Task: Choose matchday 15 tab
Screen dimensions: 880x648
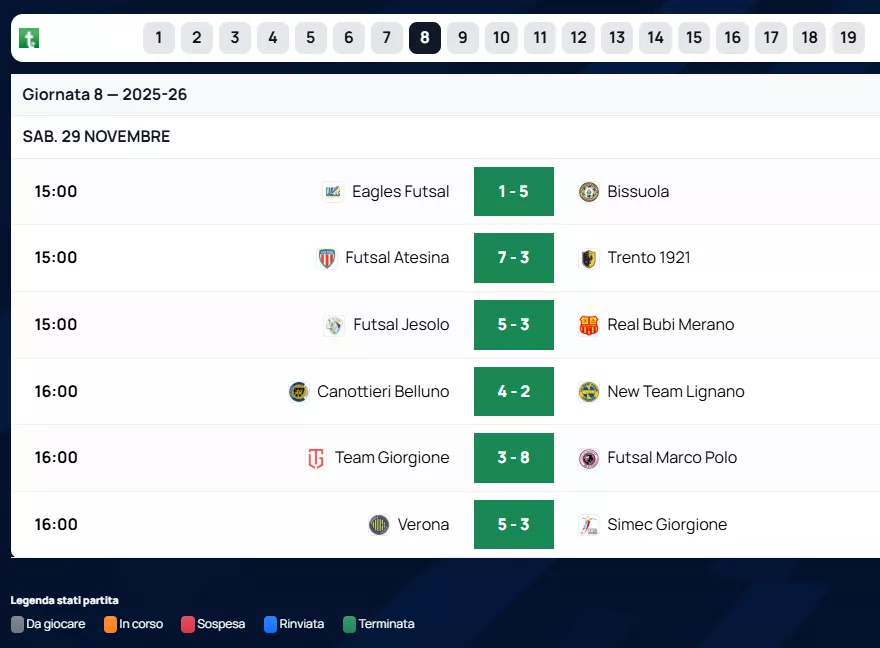Action: 693,38
